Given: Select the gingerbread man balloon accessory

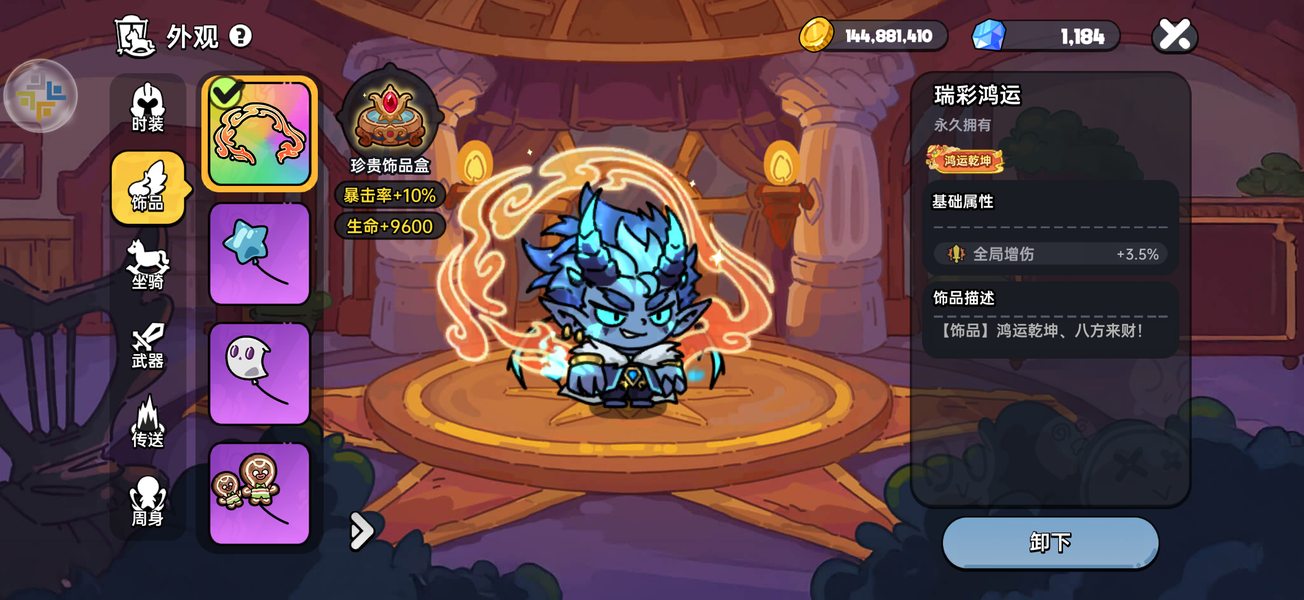Looking at the screenshot, I should pos(260,493).
